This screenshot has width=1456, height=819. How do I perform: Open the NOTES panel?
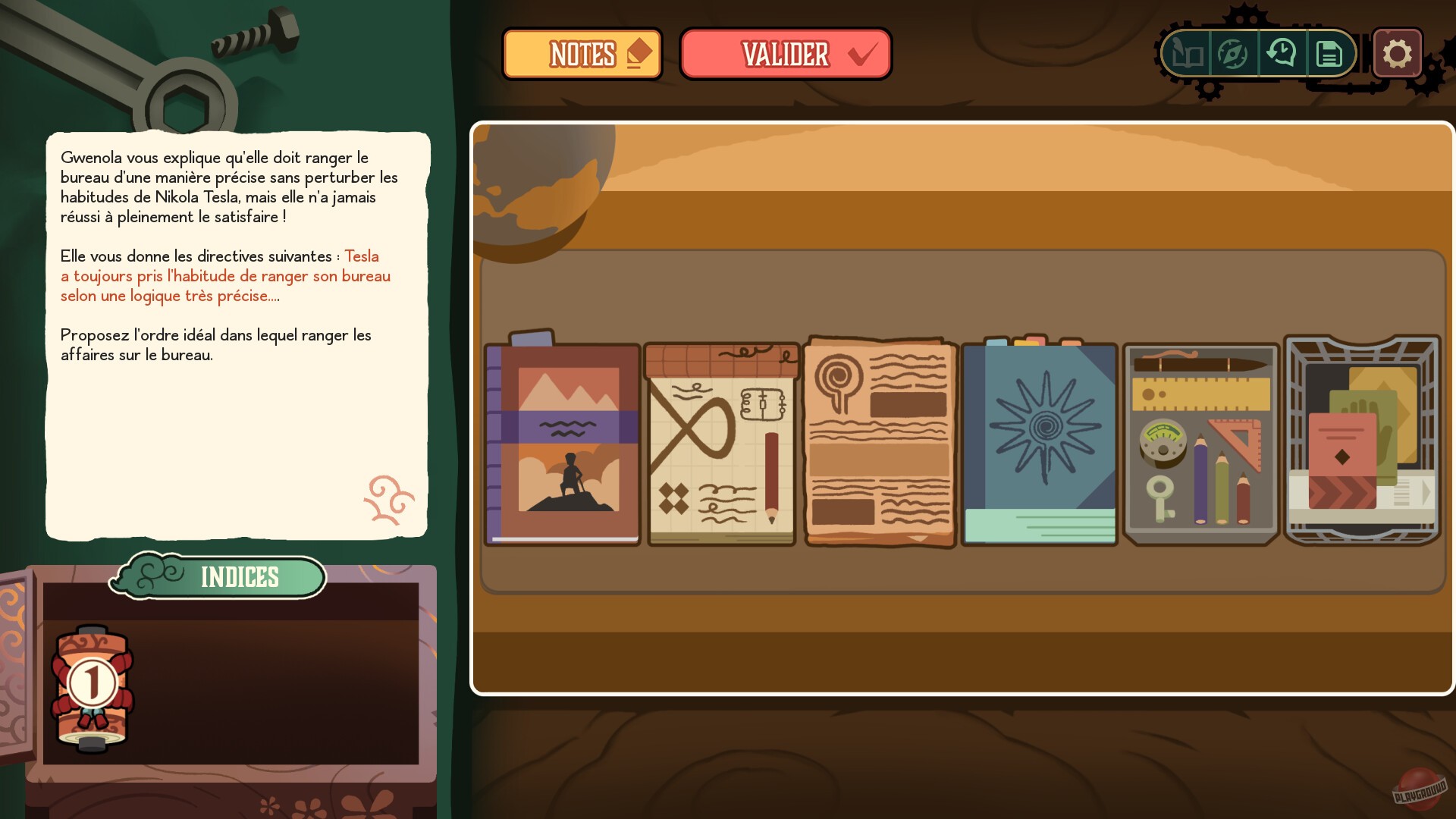click(582, 53)
